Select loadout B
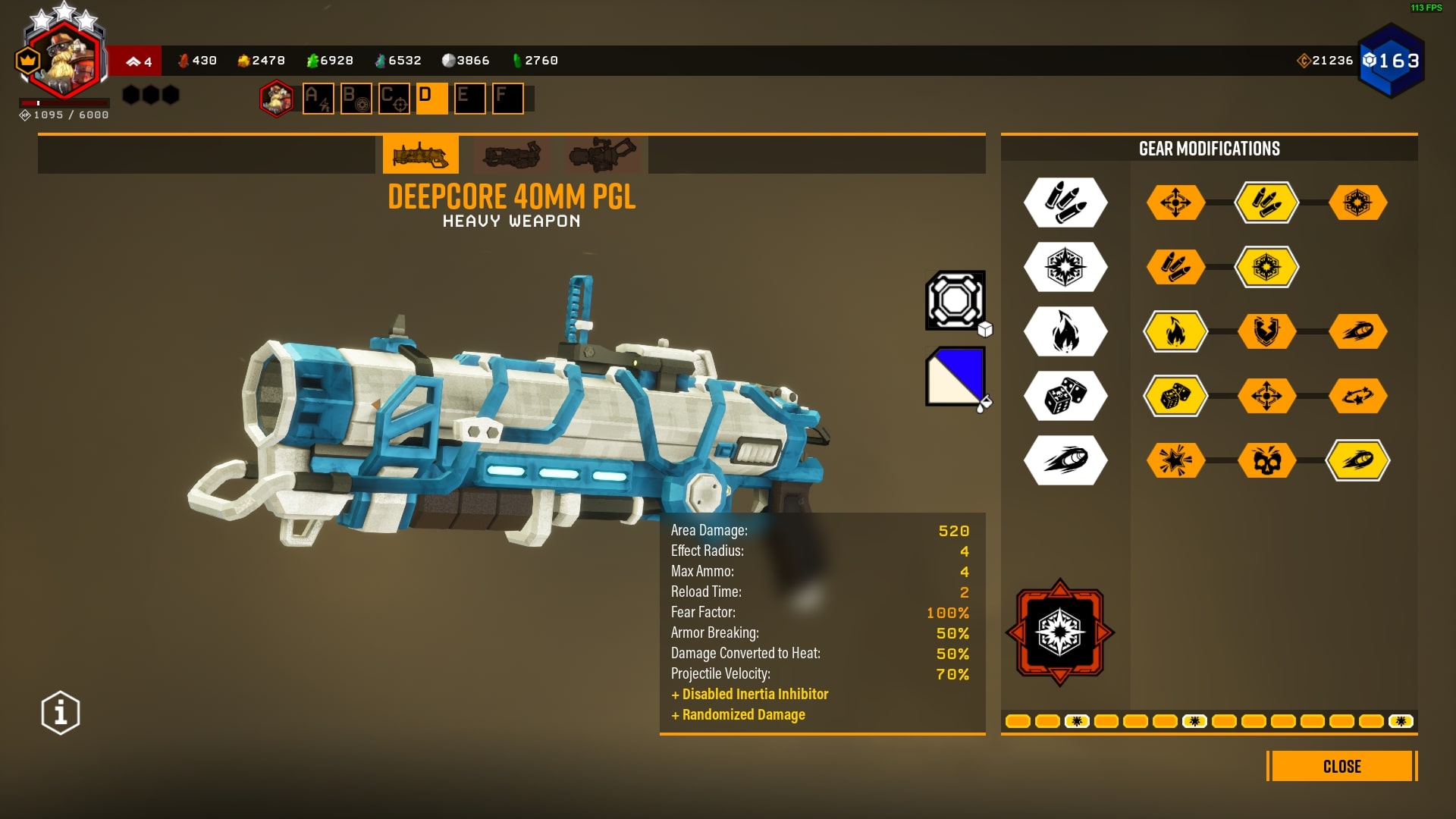This screenshot has height=819, width=1456. coord(356,99)
